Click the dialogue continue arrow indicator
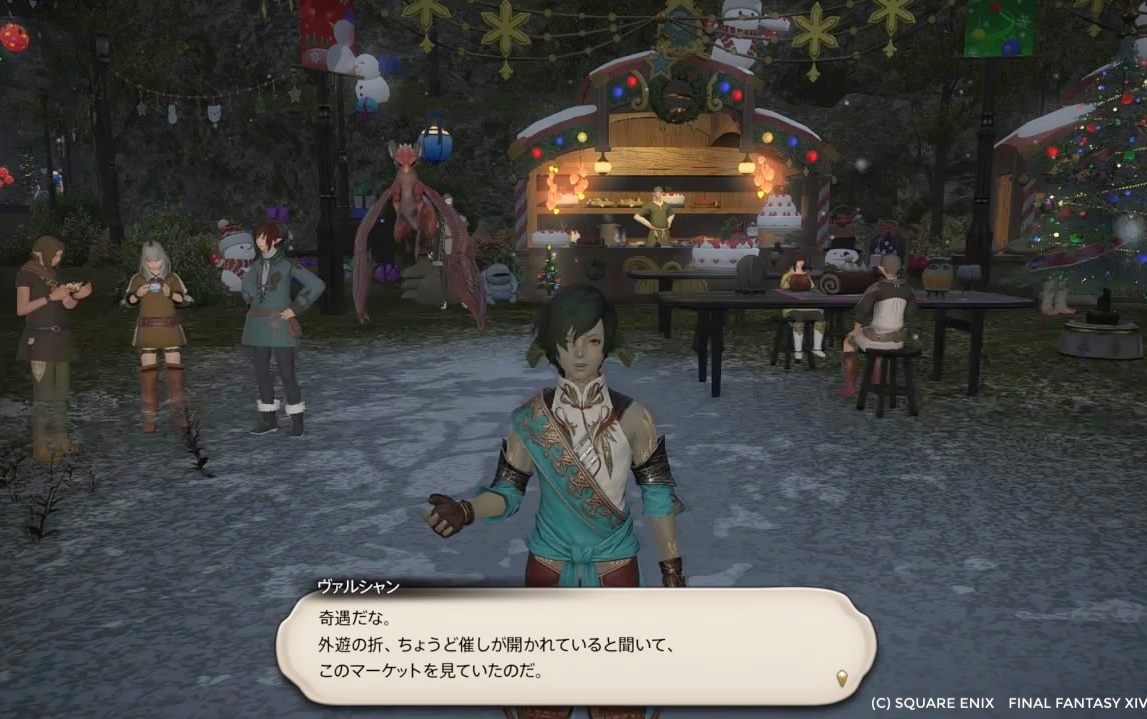Image resolution: width=1147 pixels, height=719 pixels. coord(841,678)
